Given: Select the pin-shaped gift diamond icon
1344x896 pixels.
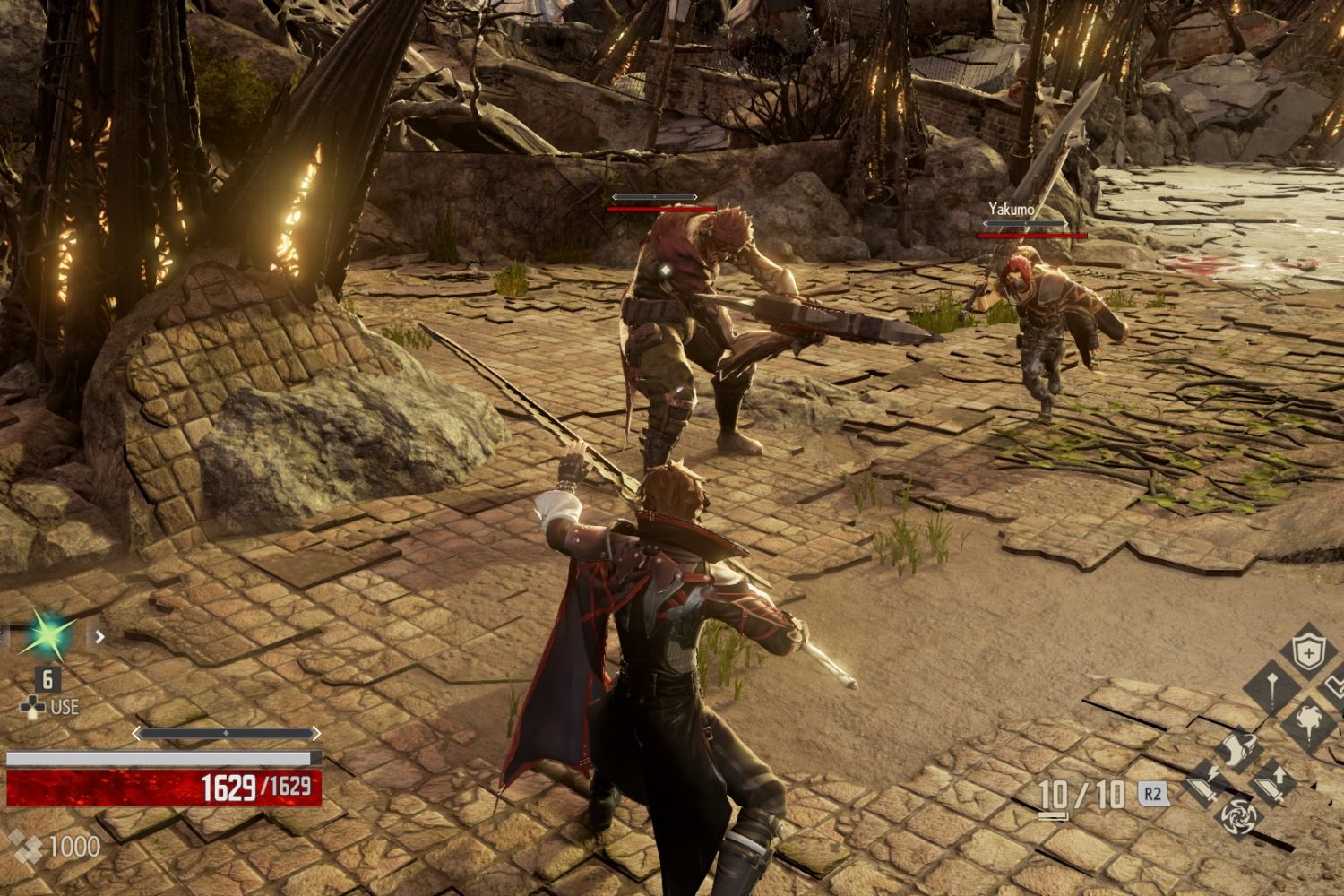Looking at the screenshot, I should click(1272, 688).
